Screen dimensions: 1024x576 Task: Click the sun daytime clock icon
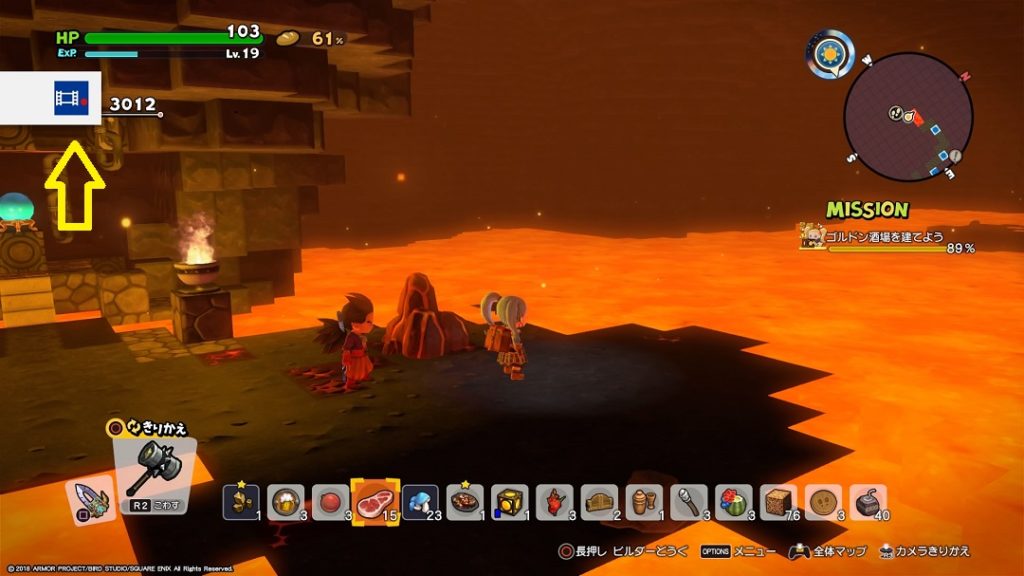click(831, 53)
